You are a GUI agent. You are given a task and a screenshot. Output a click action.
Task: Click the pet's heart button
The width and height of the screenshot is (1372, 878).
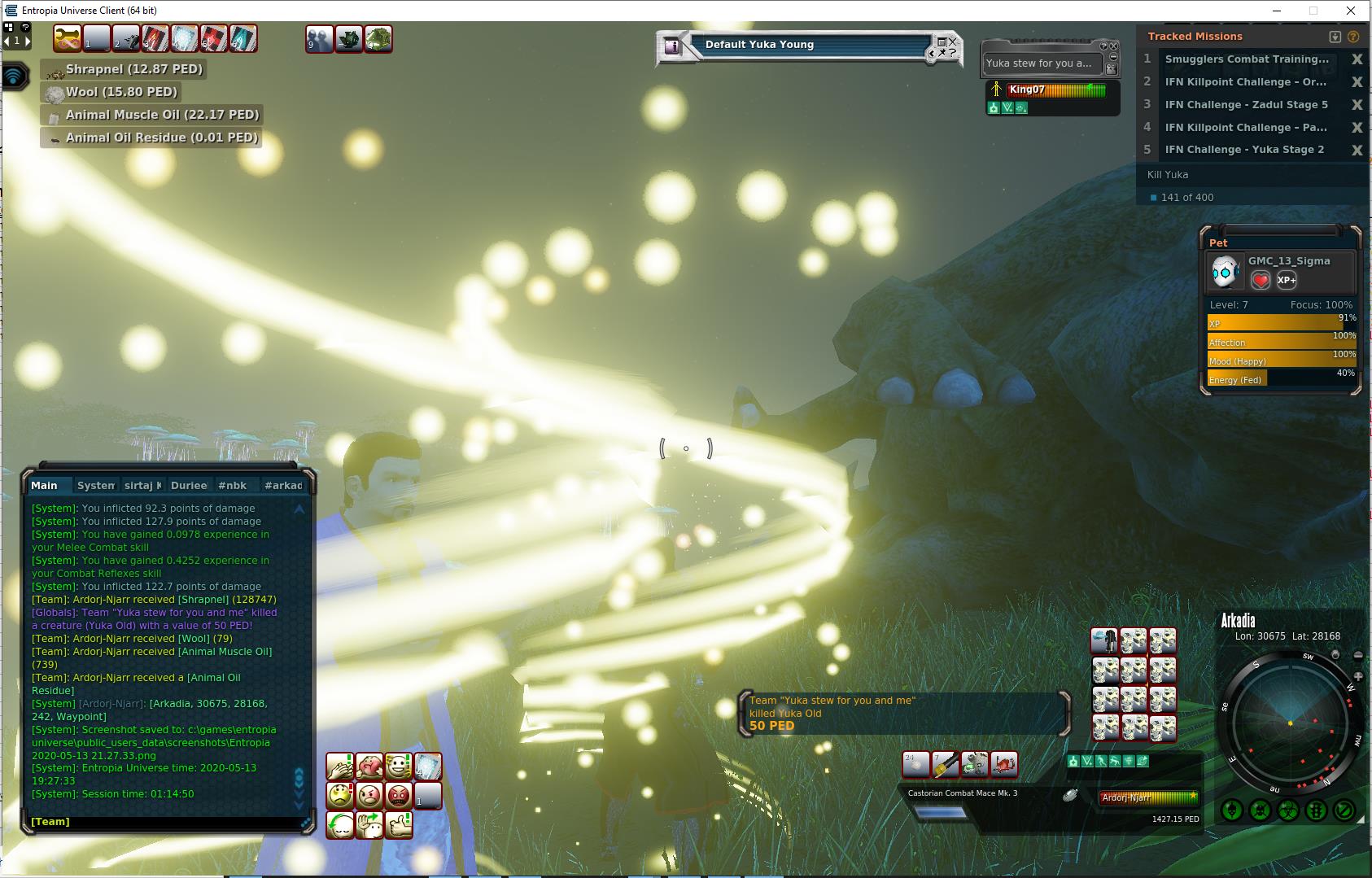1261,281
